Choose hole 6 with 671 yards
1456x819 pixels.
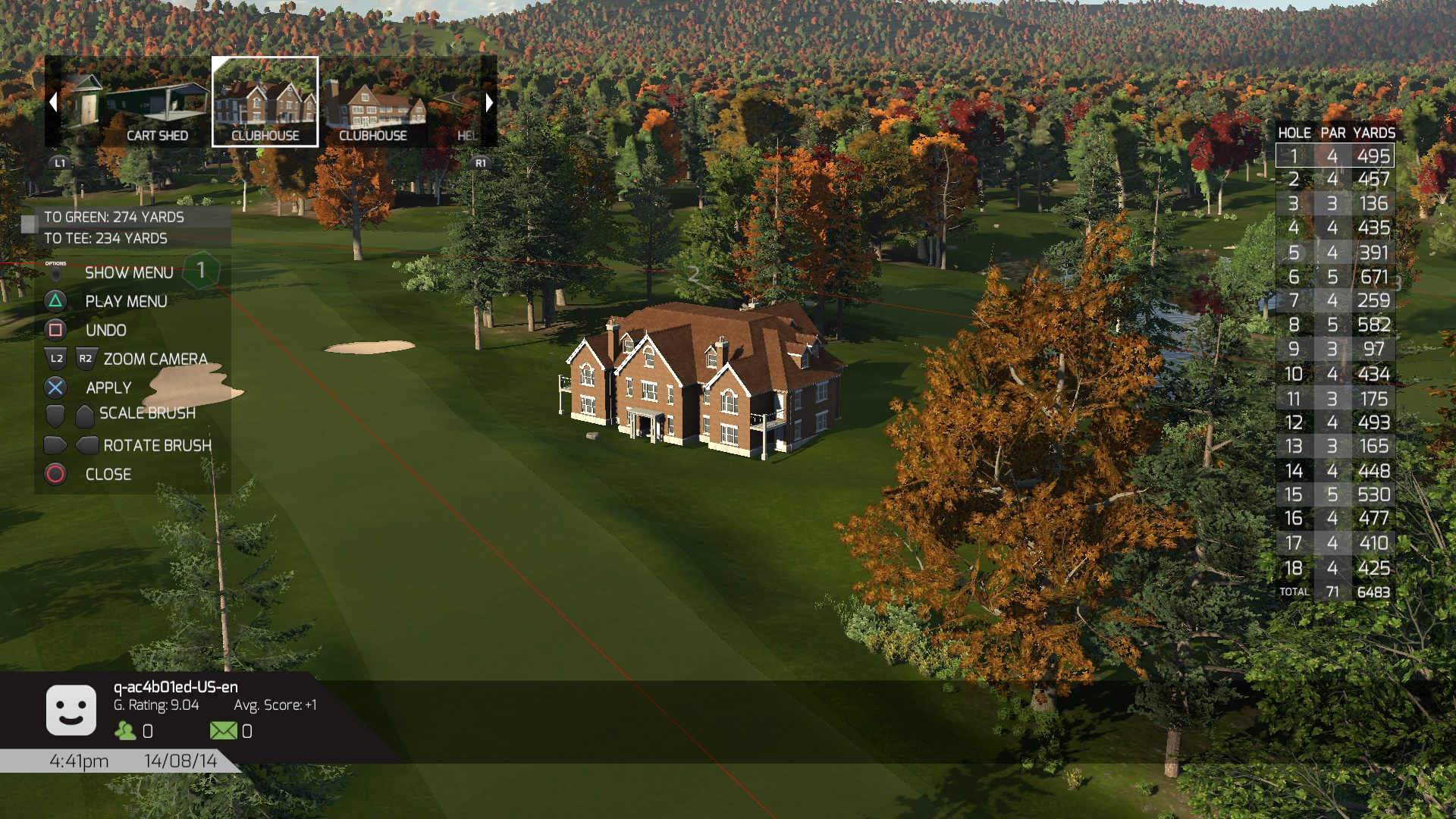(x=1335, y=277)
